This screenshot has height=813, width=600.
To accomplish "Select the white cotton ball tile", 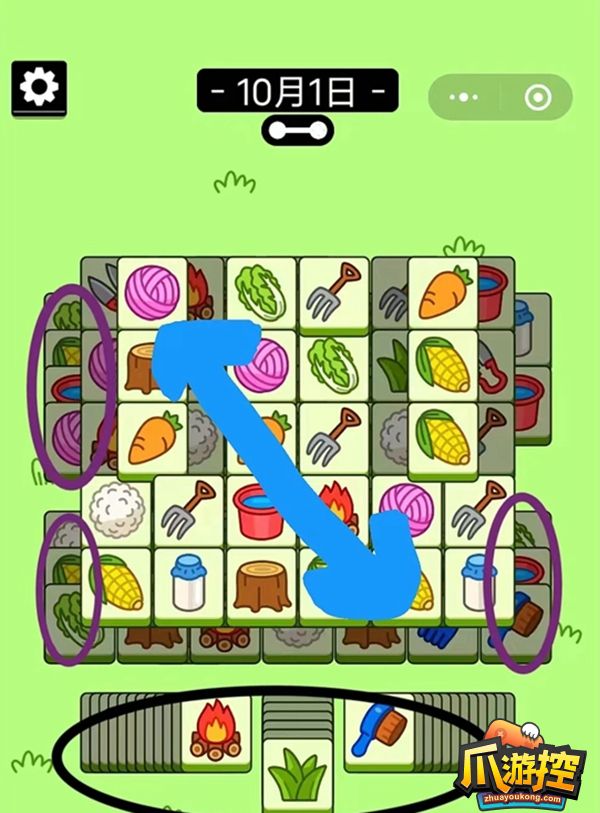I will coord(117,508).
